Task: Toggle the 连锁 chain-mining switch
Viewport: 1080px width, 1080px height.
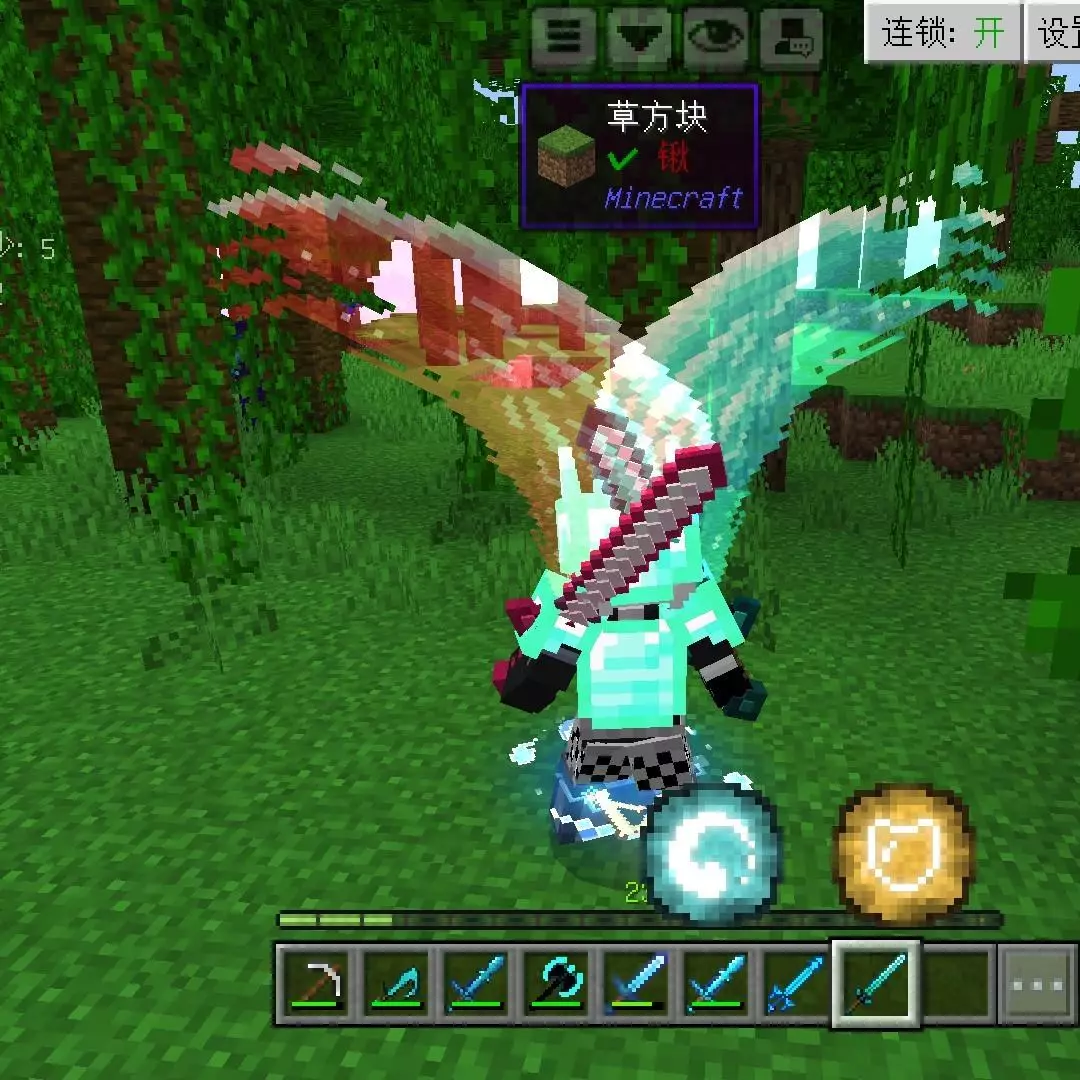Action: [x=942, y=33]
